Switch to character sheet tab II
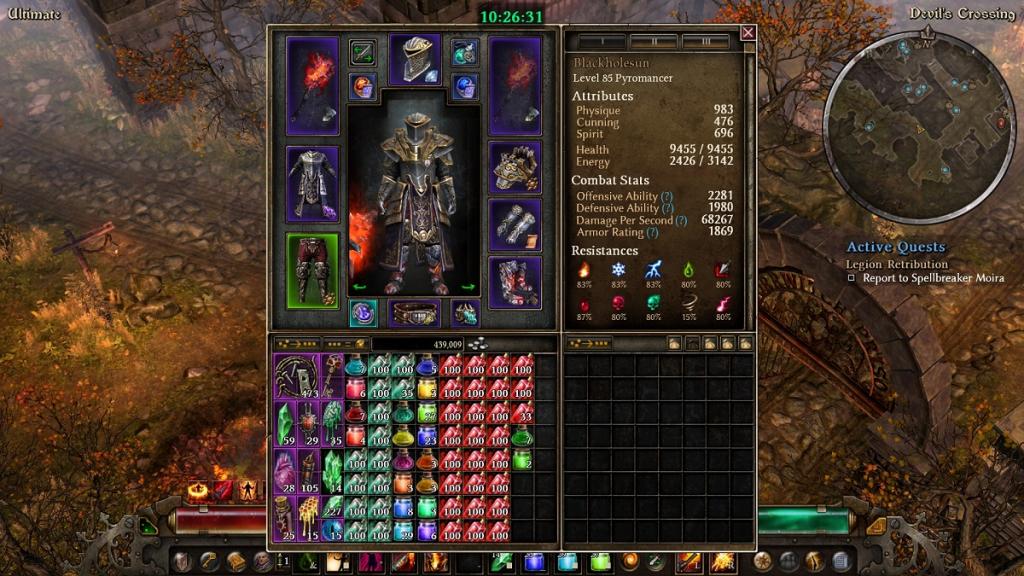 [x=653, y=42]
